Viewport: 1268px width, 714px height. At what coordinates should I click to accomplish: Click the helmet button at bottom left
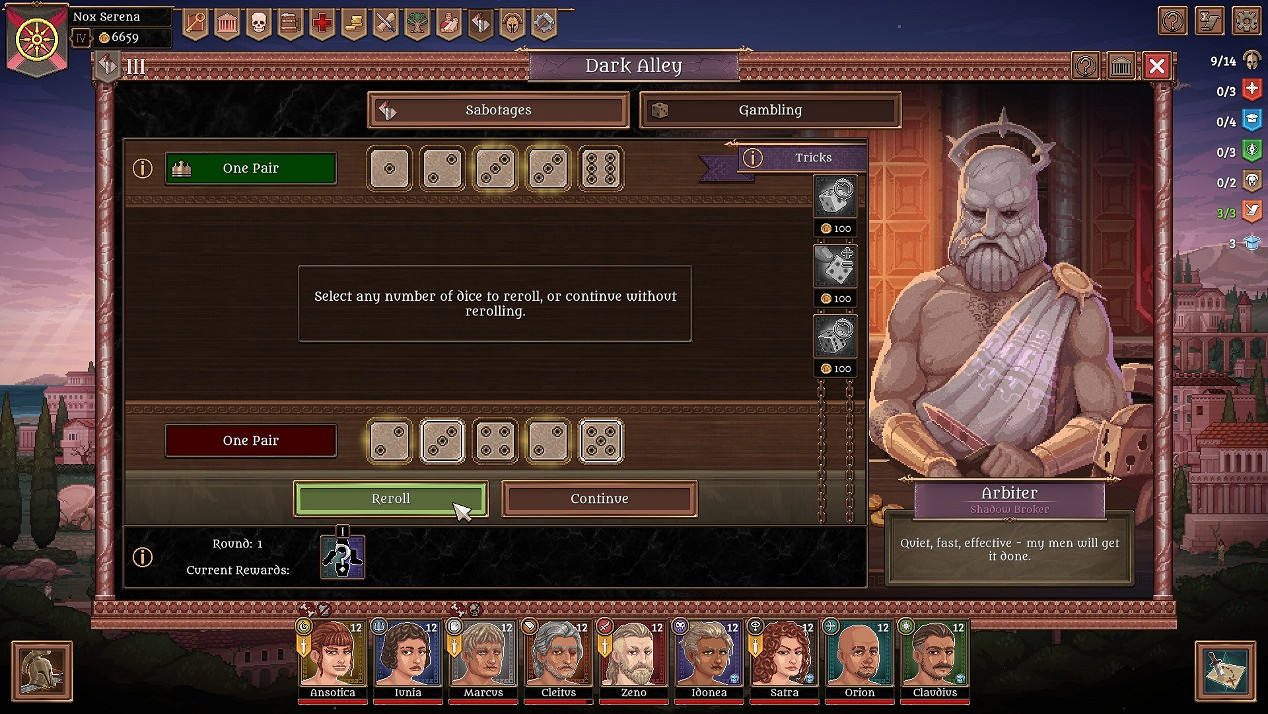pos(42,670)
